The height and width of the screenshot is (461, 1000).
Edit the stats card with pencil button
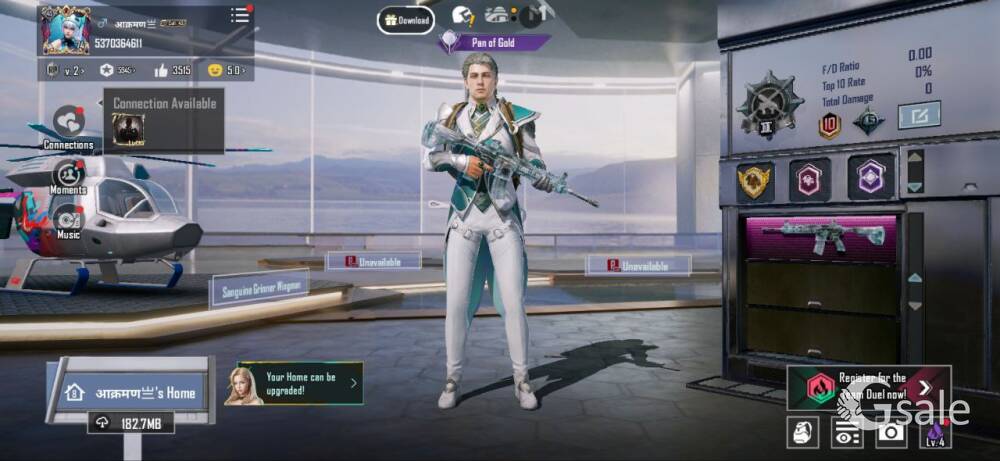click(x=918, y=116)
